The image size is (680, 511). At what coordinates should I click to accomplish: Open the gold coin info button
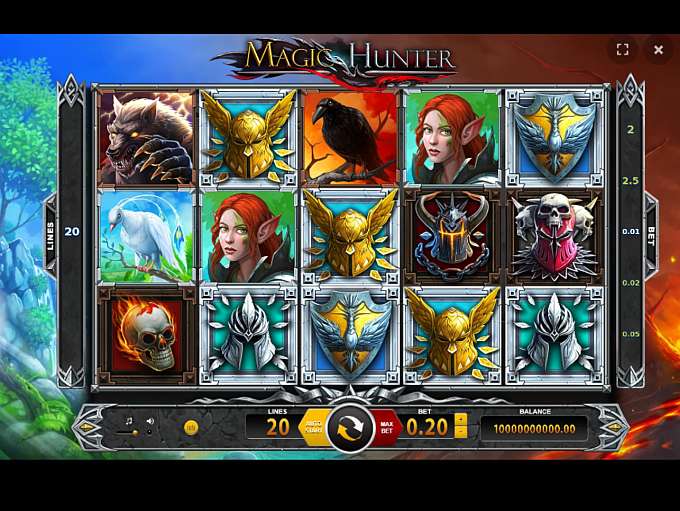click(x=191, y=427)
